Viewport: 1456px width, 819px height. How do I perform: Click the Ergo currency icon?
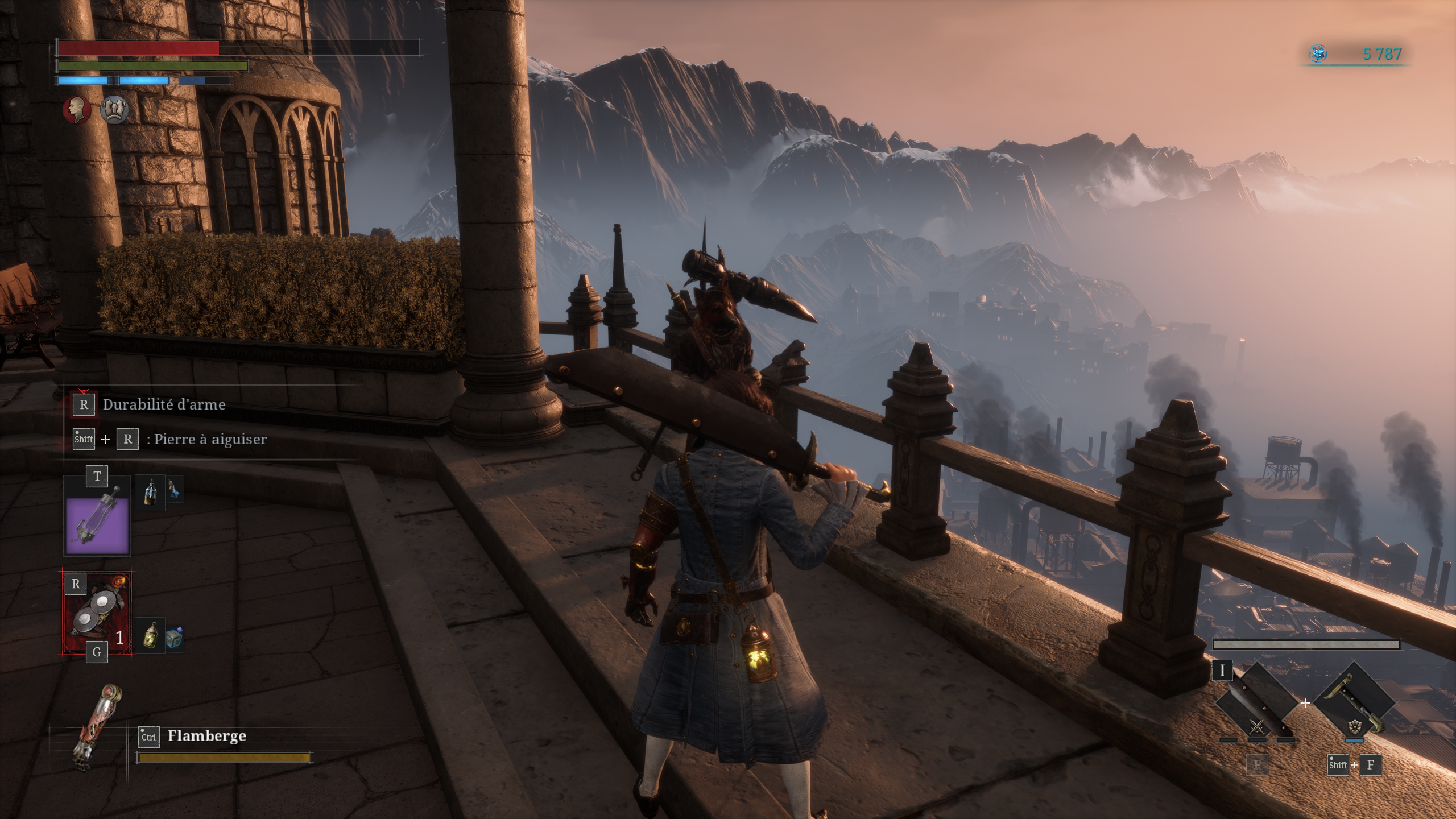point(1318,54)
